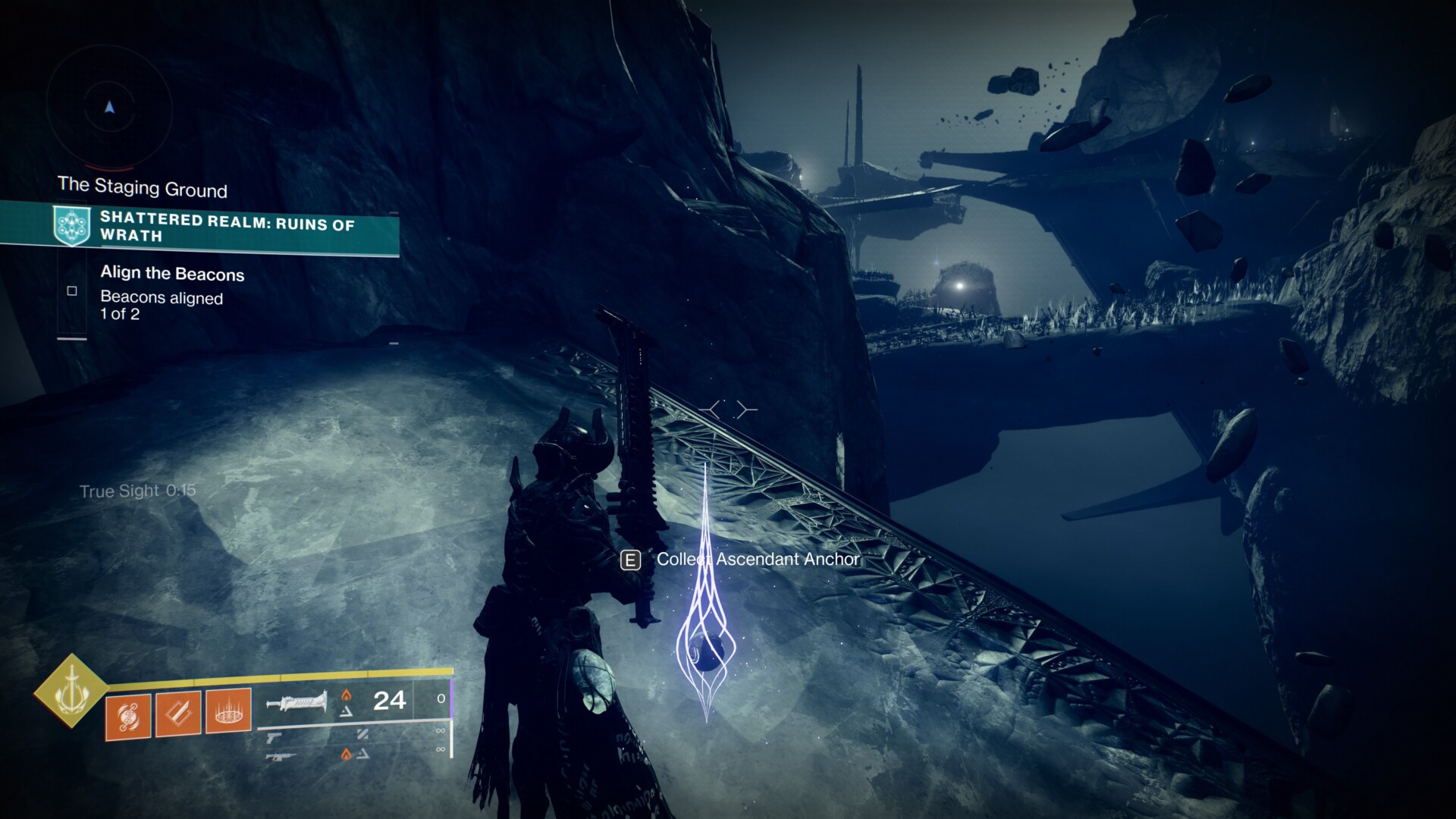
Task: Activate the golden sword super icon
Action: (x=71, y=691)
